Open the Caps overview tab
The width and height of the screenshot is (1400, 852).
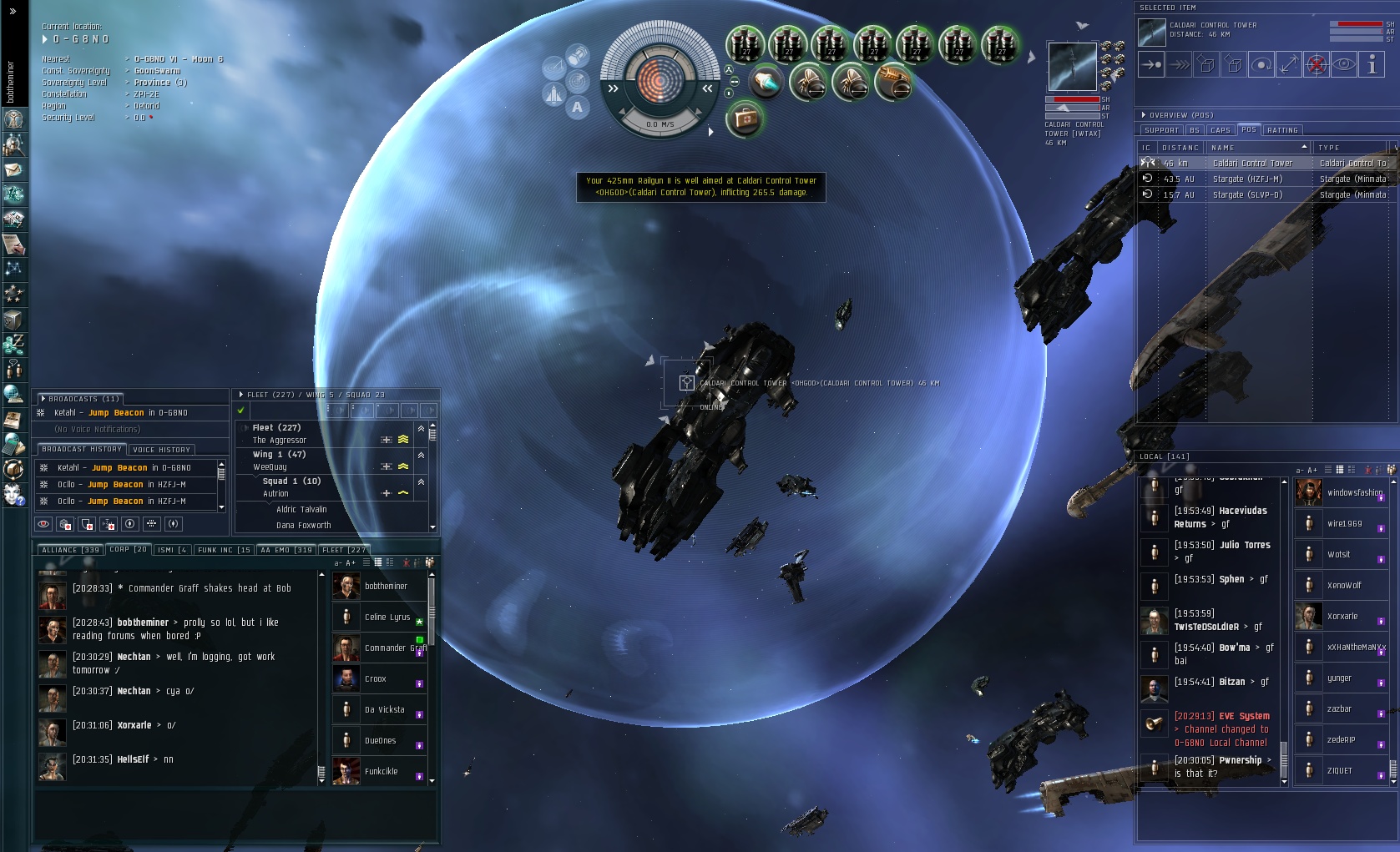[x=1221, y=130]
